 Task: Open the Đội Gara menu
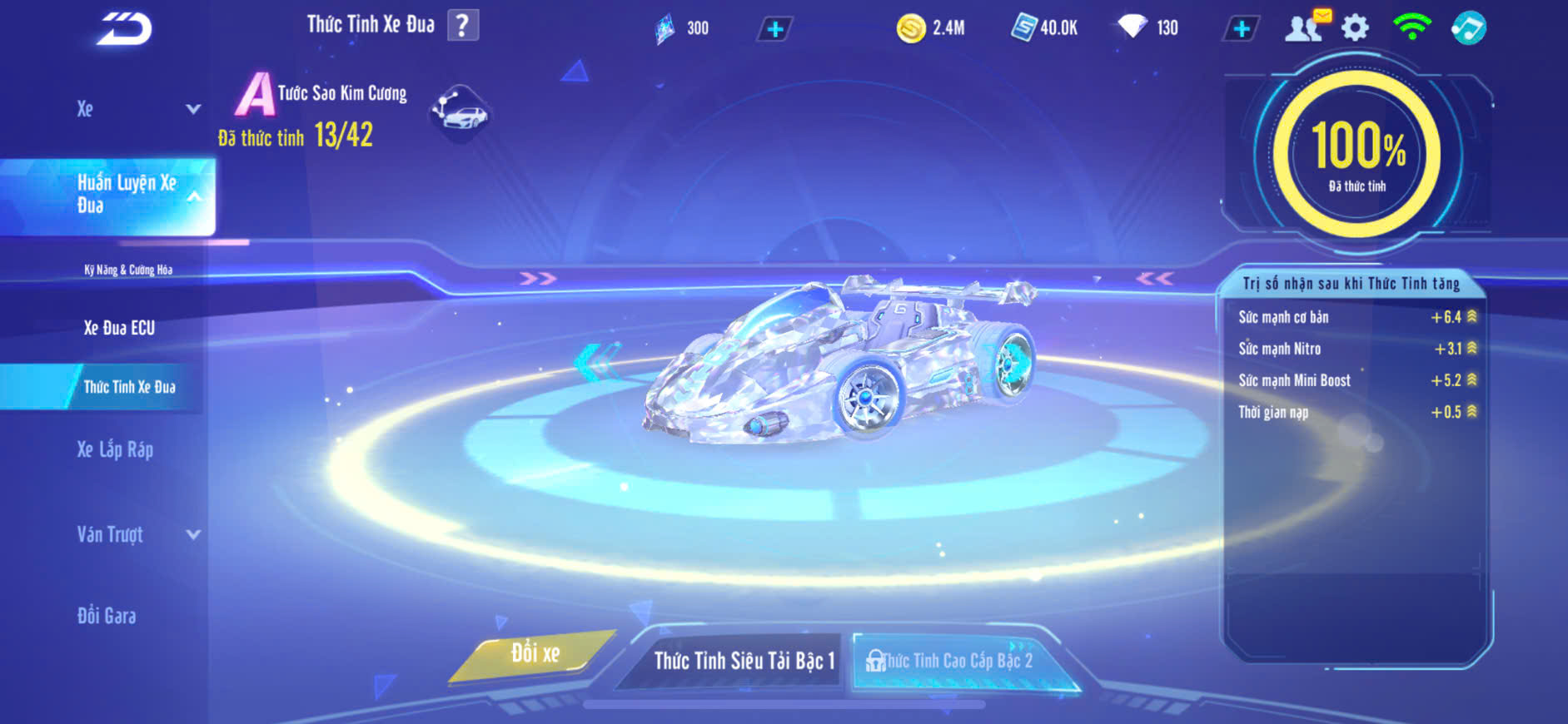[x=107, y=616]
